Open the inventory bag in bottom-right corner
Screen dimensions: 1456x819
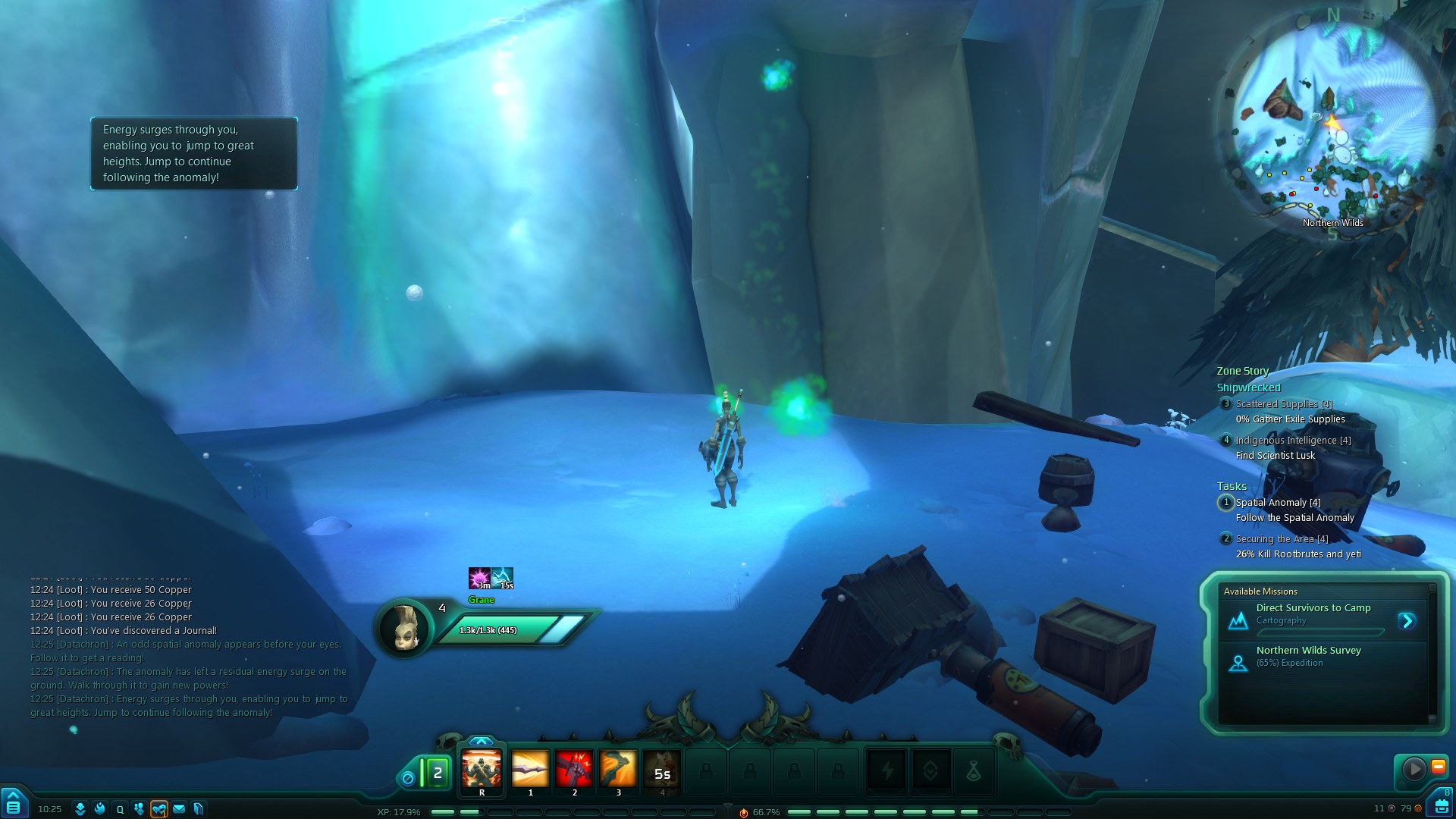click(x=1441, y=805)
